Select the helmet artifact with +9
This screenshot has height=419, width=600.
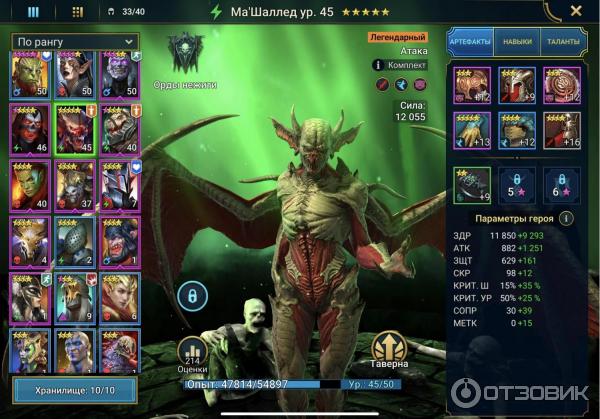[x=516, y=85]
